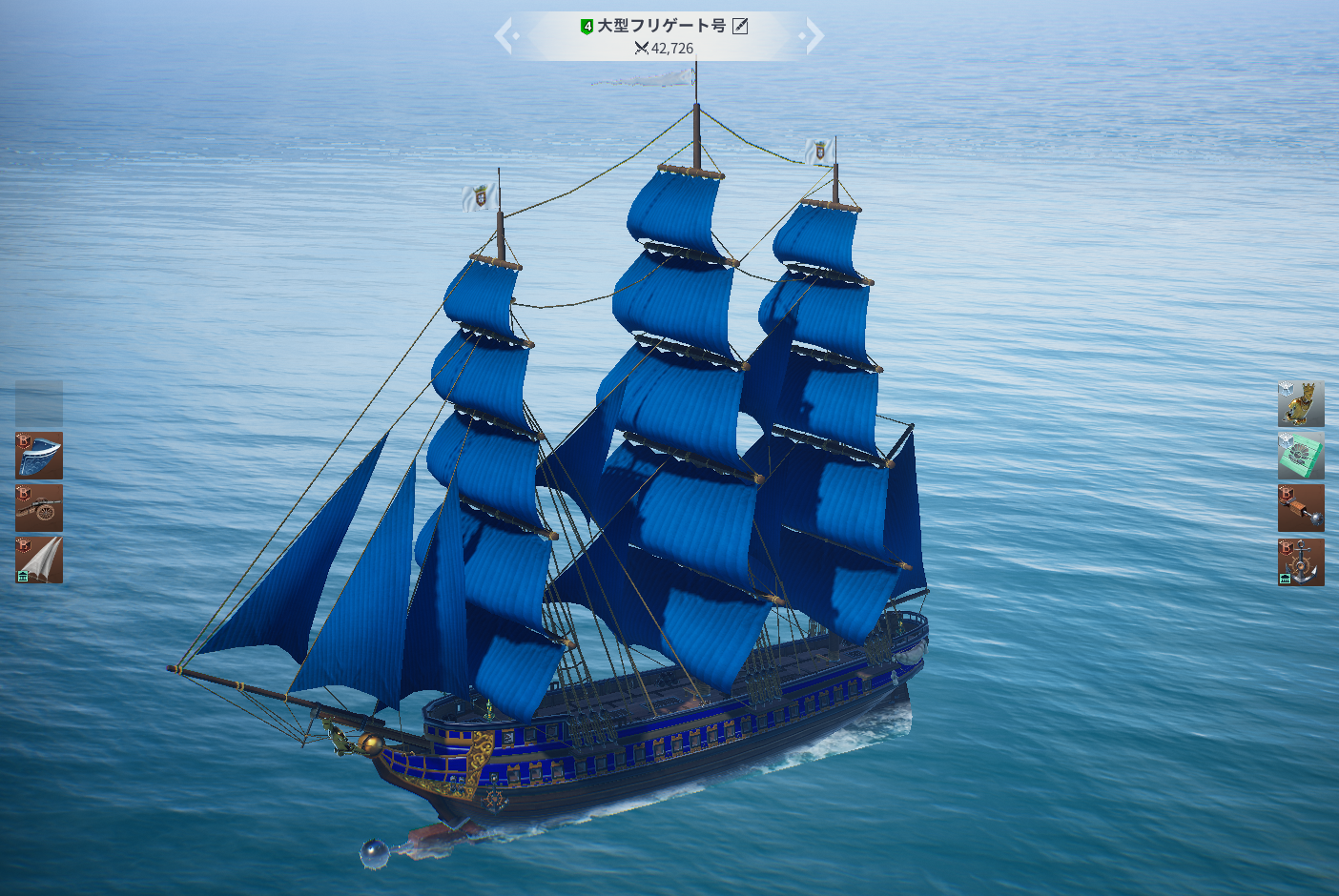Choose the green shell-emblem plate slot
Screen dimensions: 1339x896
click(1301, 456)
